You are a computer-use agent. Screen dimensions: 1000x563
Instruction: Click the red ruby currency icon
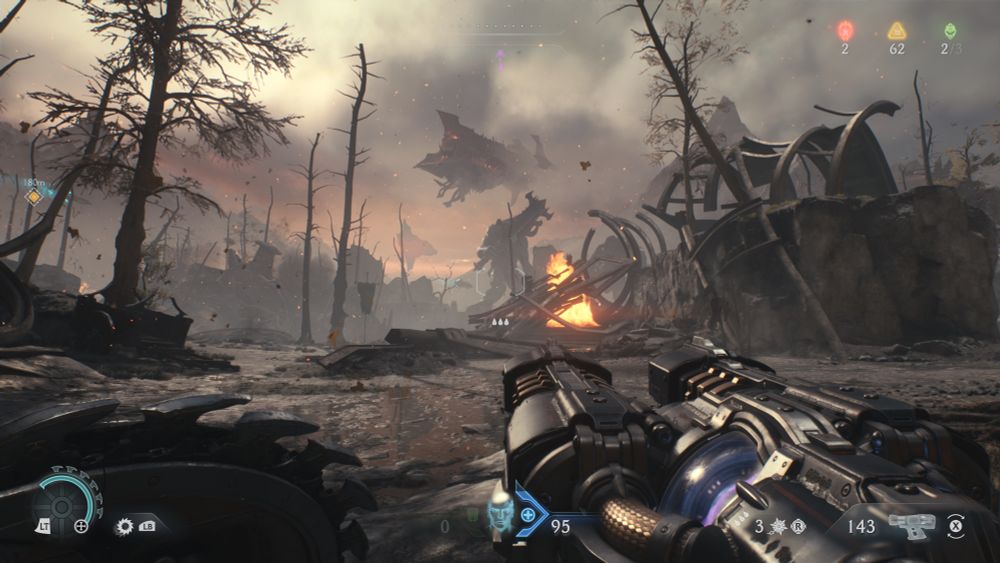pyautogui.click(x=845, y=31)
